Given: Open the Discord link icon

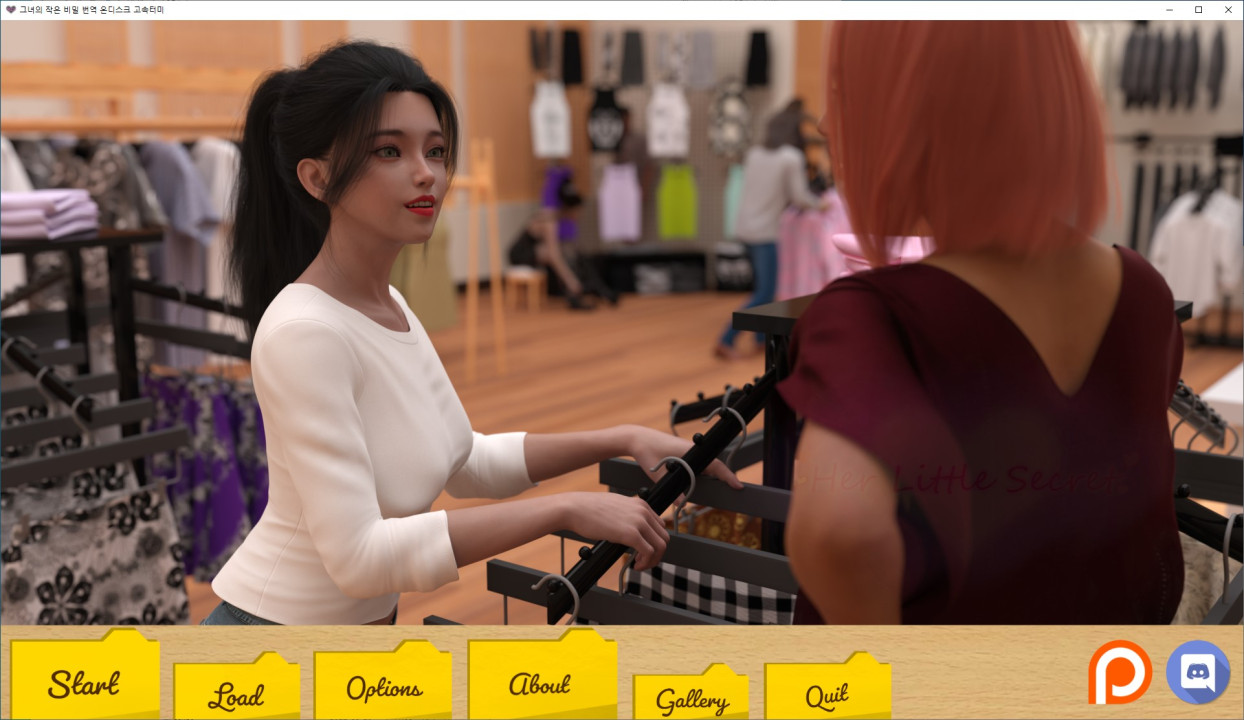Looking at the screenshot, I should point(1197,672).
